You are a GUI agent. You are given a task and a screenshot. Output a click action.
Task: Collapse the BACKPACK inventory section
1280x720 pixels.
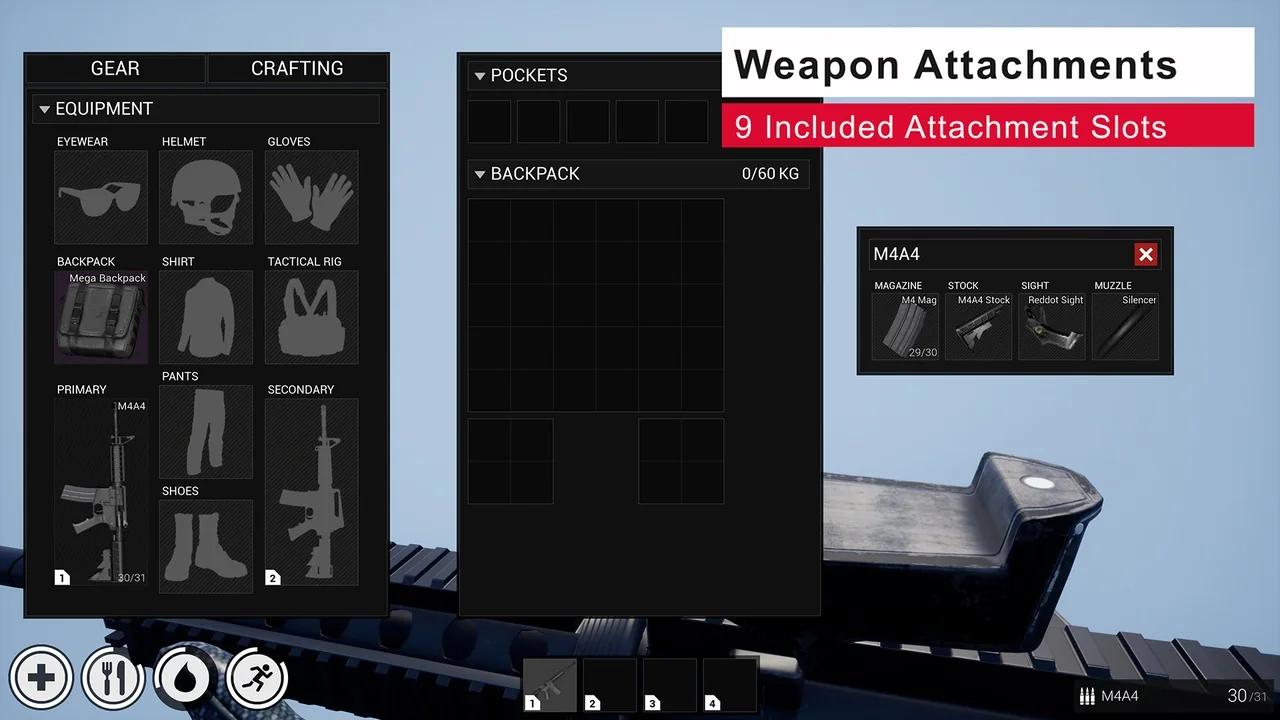click(480, 174)
